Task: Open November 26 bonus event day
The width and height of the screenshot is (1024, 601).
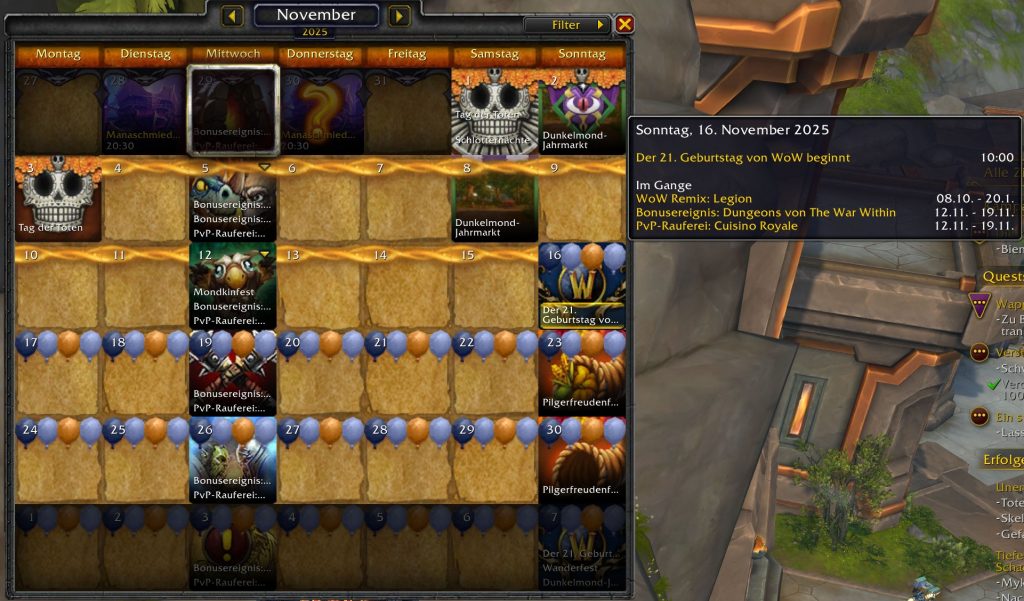Action: (x=232, y=459)
